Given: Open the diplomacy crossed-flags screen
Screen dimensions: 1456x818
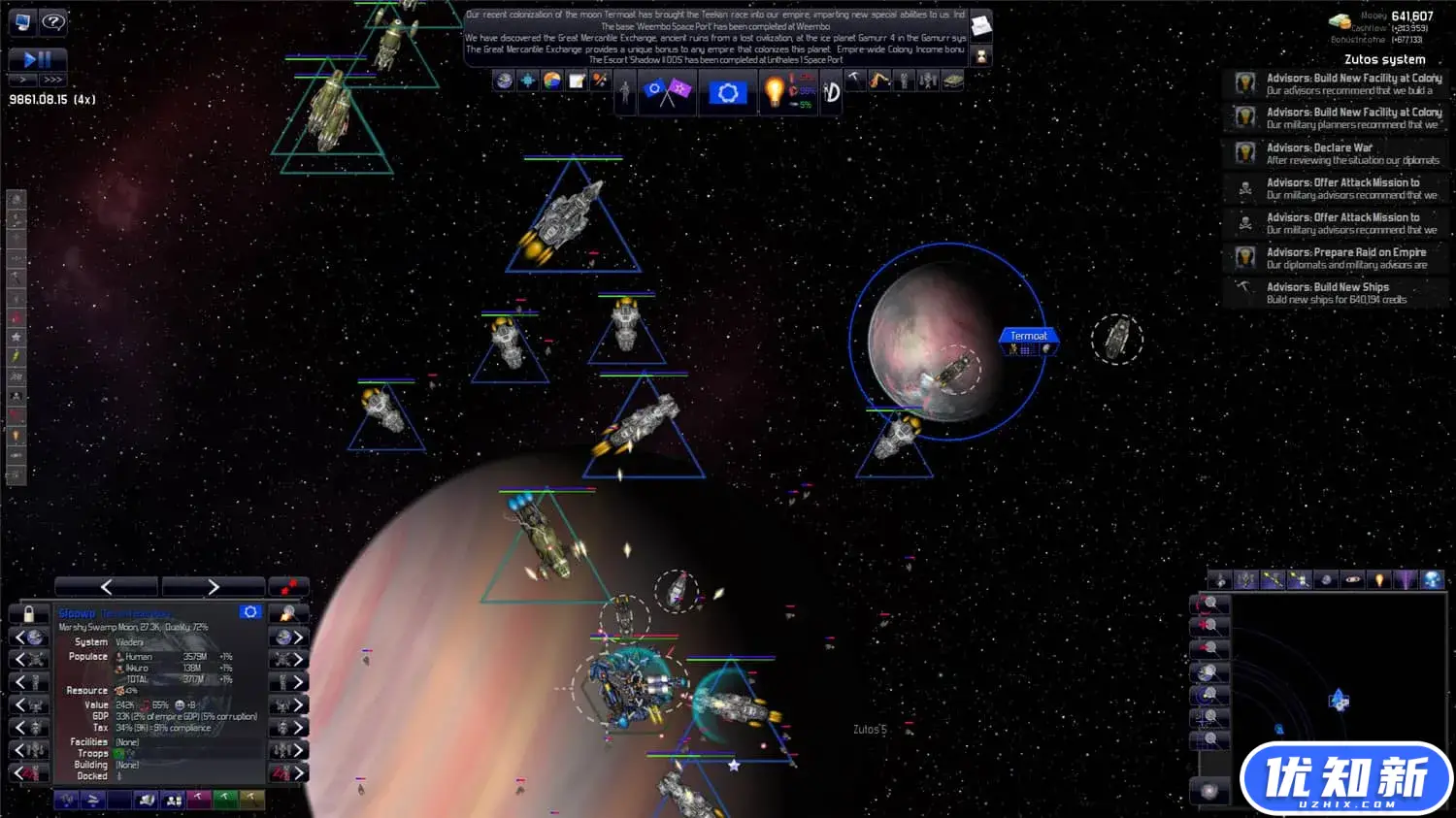Looking at the screenshot, I should pyautogui.click(x=667, y=90).
